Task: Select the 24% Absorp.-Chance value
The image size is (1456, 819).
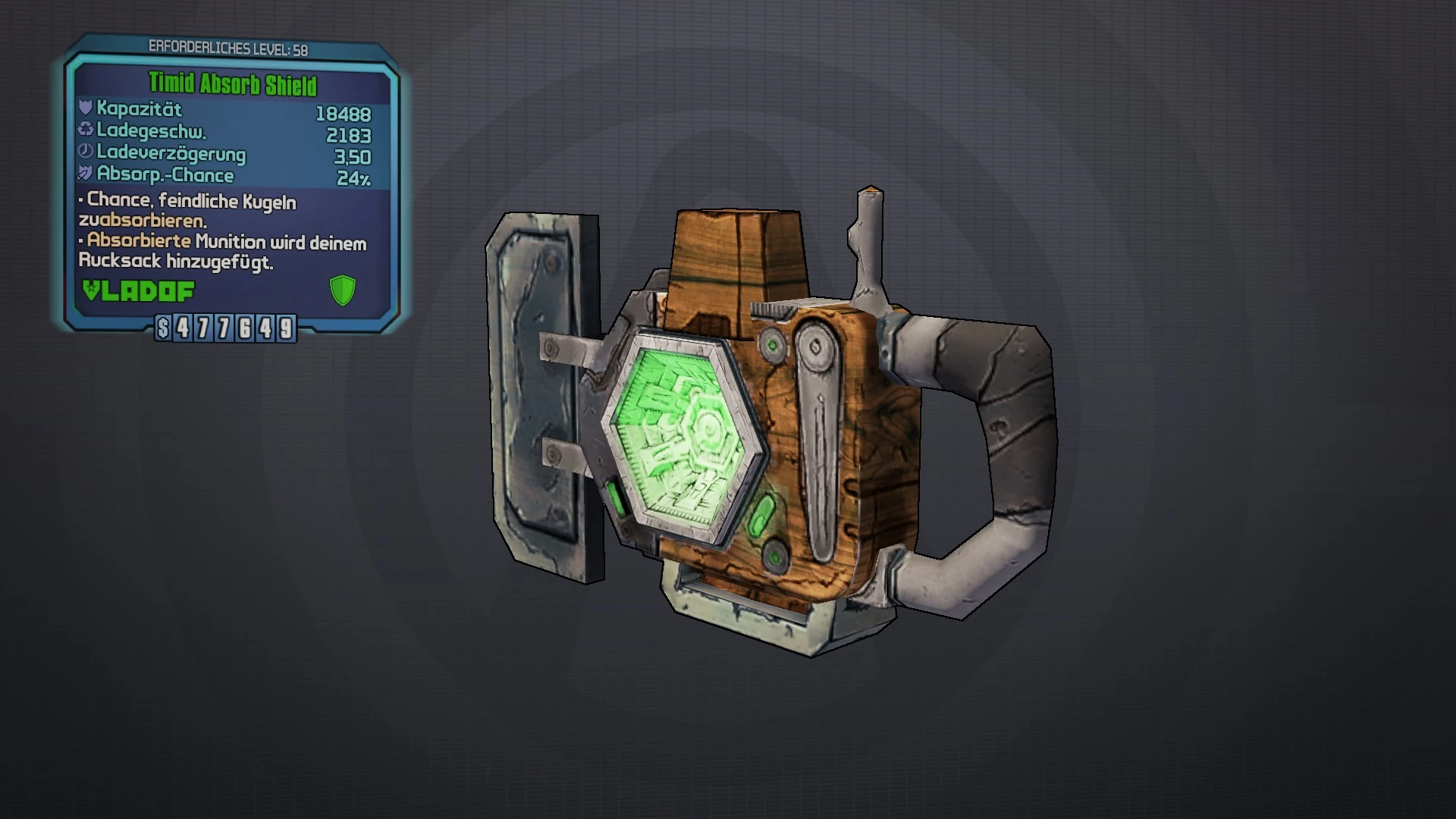Action: 355,176
